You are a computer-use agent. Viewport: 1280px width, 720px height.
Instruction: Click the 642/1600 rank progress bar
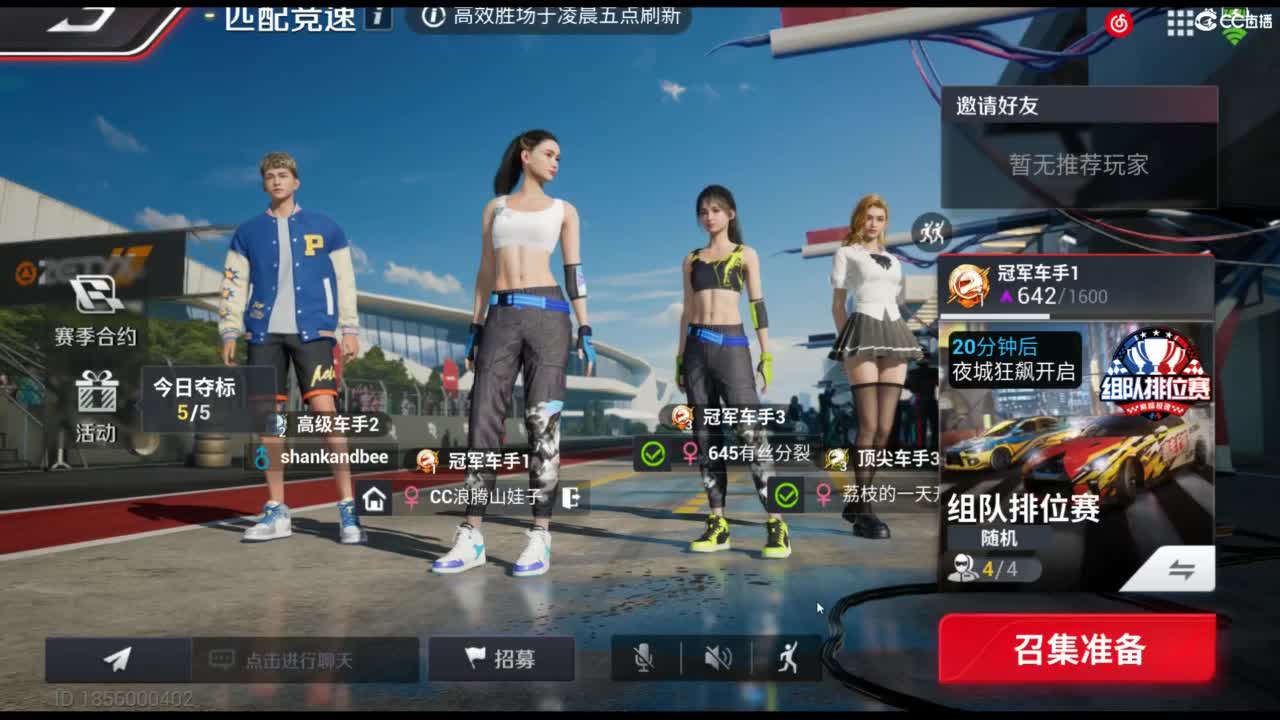pyautogui.click(x=1060, y=295)
